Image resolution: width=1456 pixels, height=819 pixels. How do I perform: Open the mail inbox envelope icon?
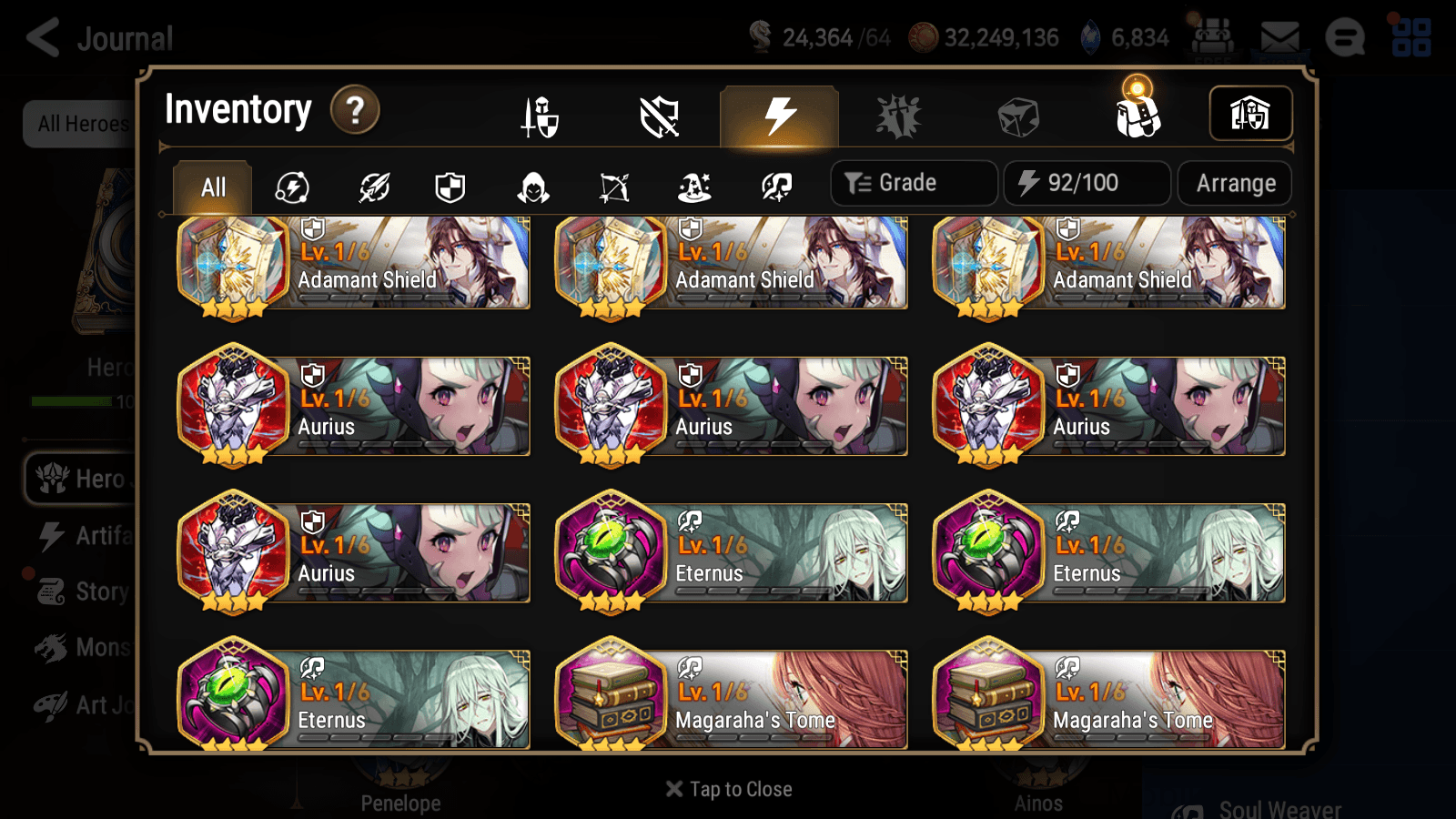click(1278, 38)
